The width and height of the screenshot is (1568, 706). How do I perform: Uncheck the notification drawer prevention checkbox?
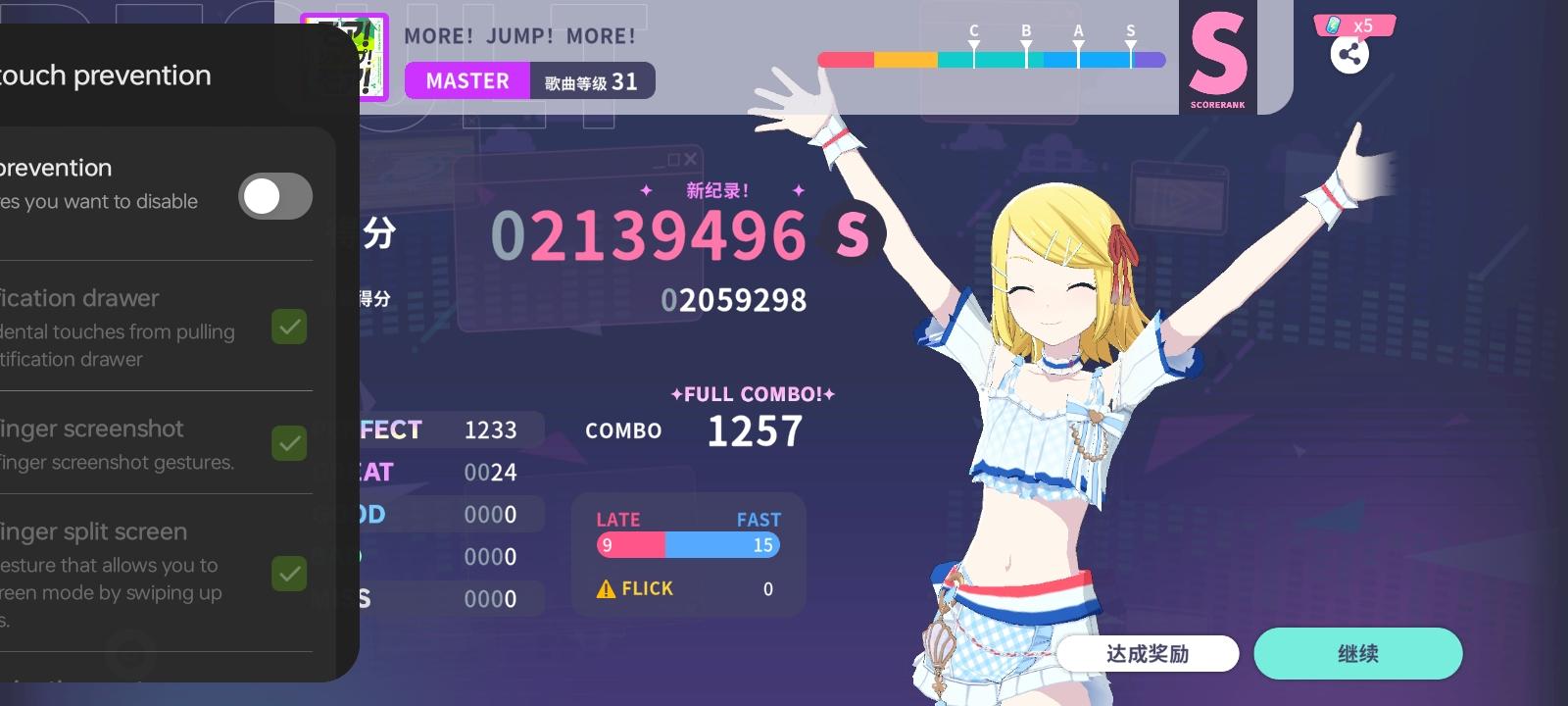(287, 327)
